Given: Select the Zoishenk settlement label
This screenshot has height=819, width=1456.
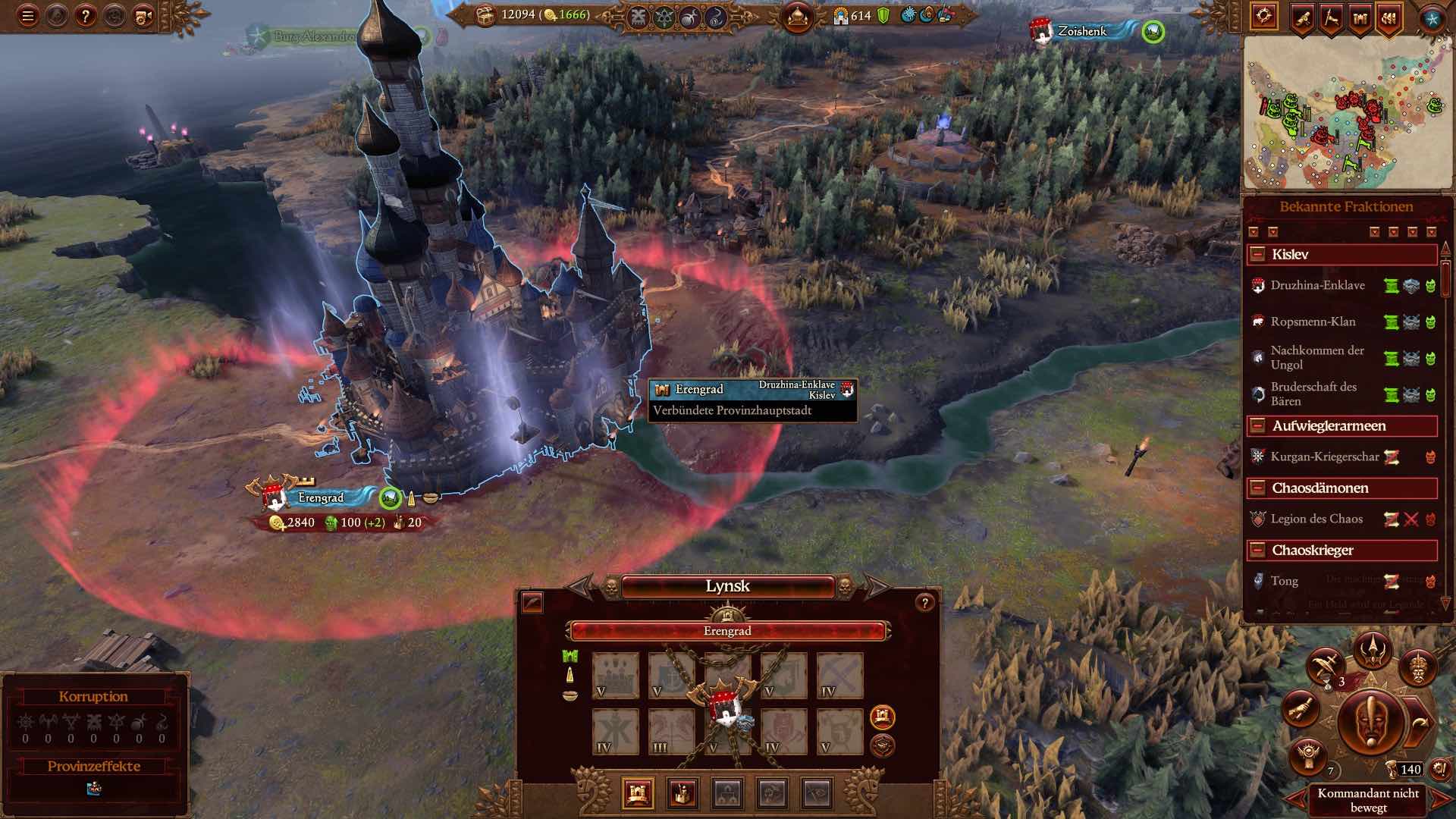Looking at the screenshot, I should click(1082, 31).
